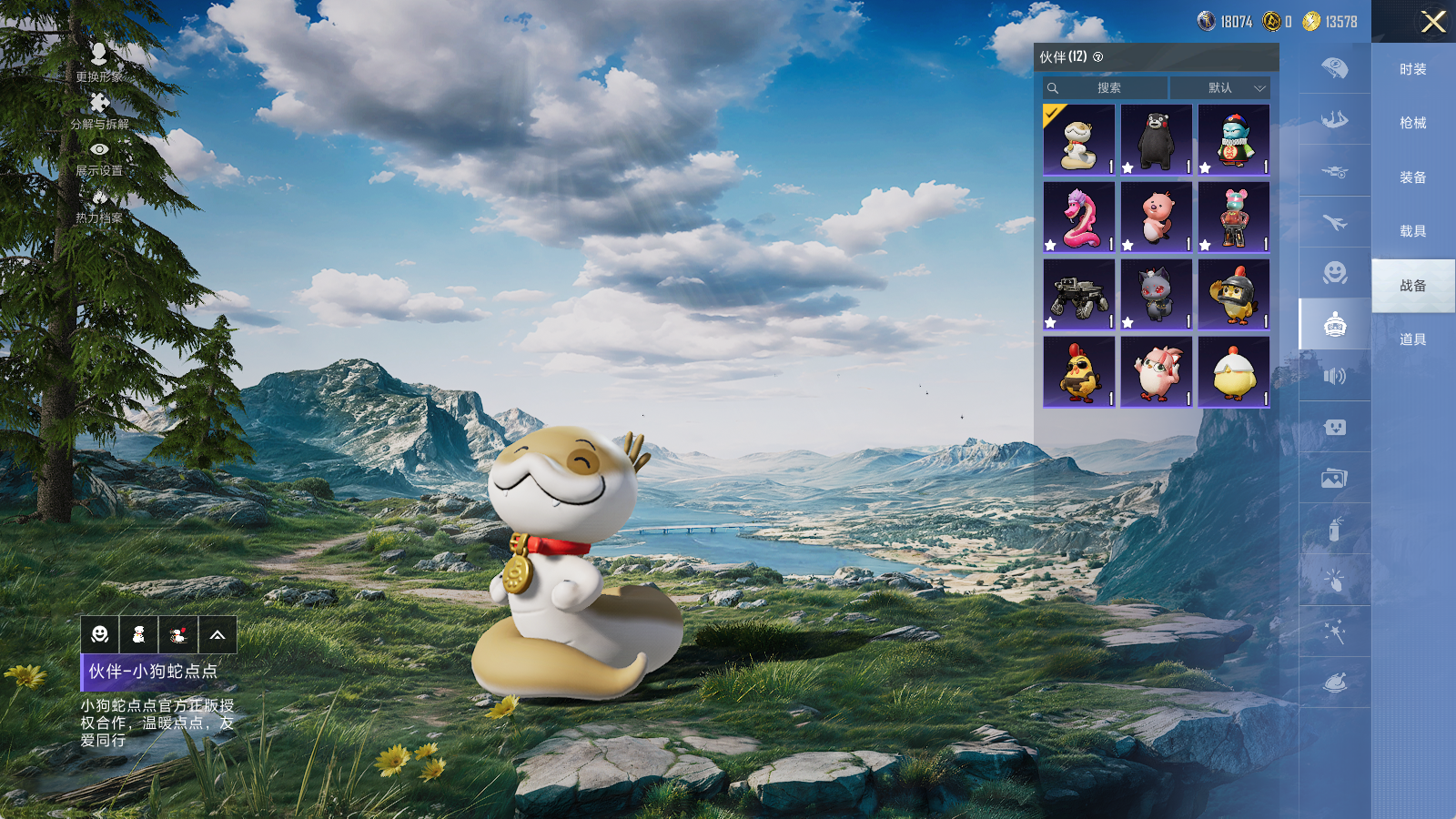The height and width of the screenshot is (819, 1456).
Task: Open 分解与拆解 dismantle option
Action: pyautogui.click(x=99, y=110)
